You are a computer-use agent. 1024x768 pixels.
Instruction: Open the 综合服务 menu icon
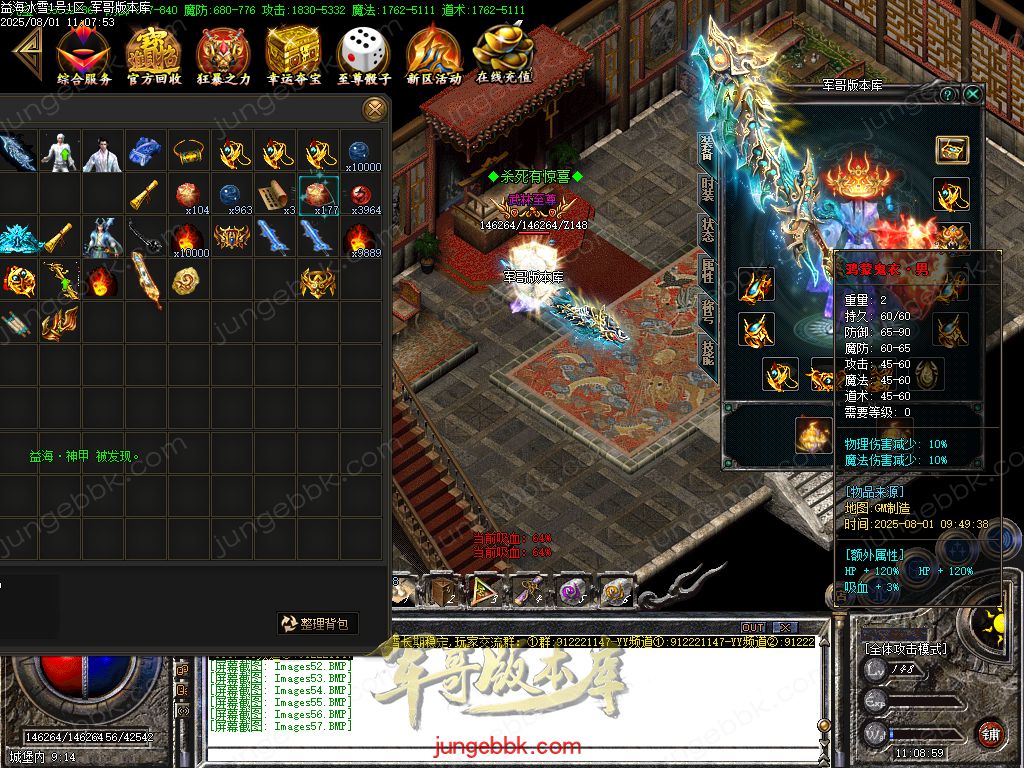pos(84,54)
